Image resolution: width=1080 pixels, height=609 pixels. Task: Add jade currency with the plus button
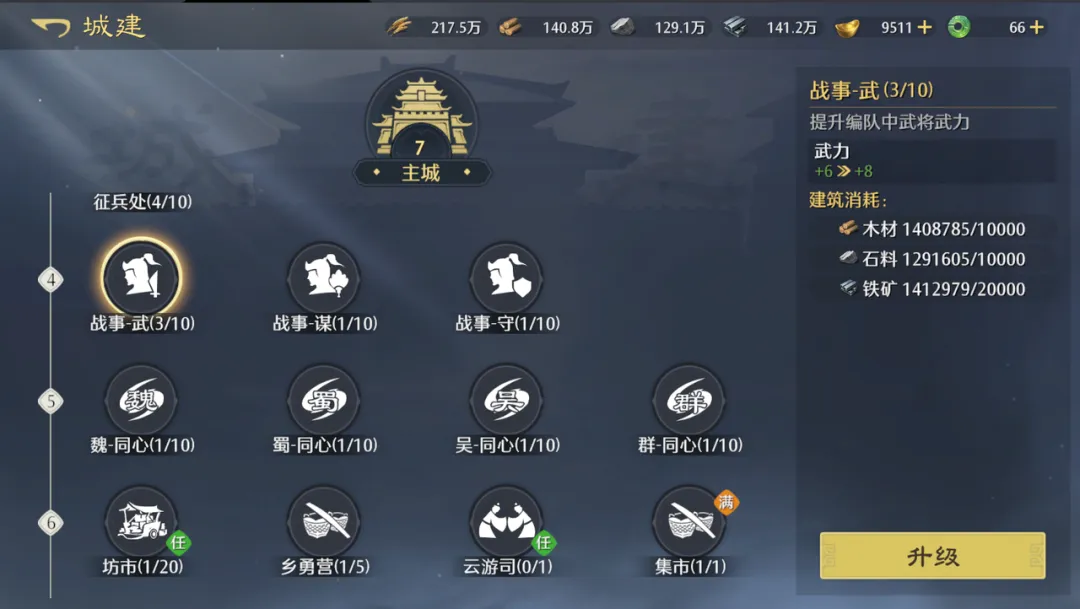(x=1037, y=27)
